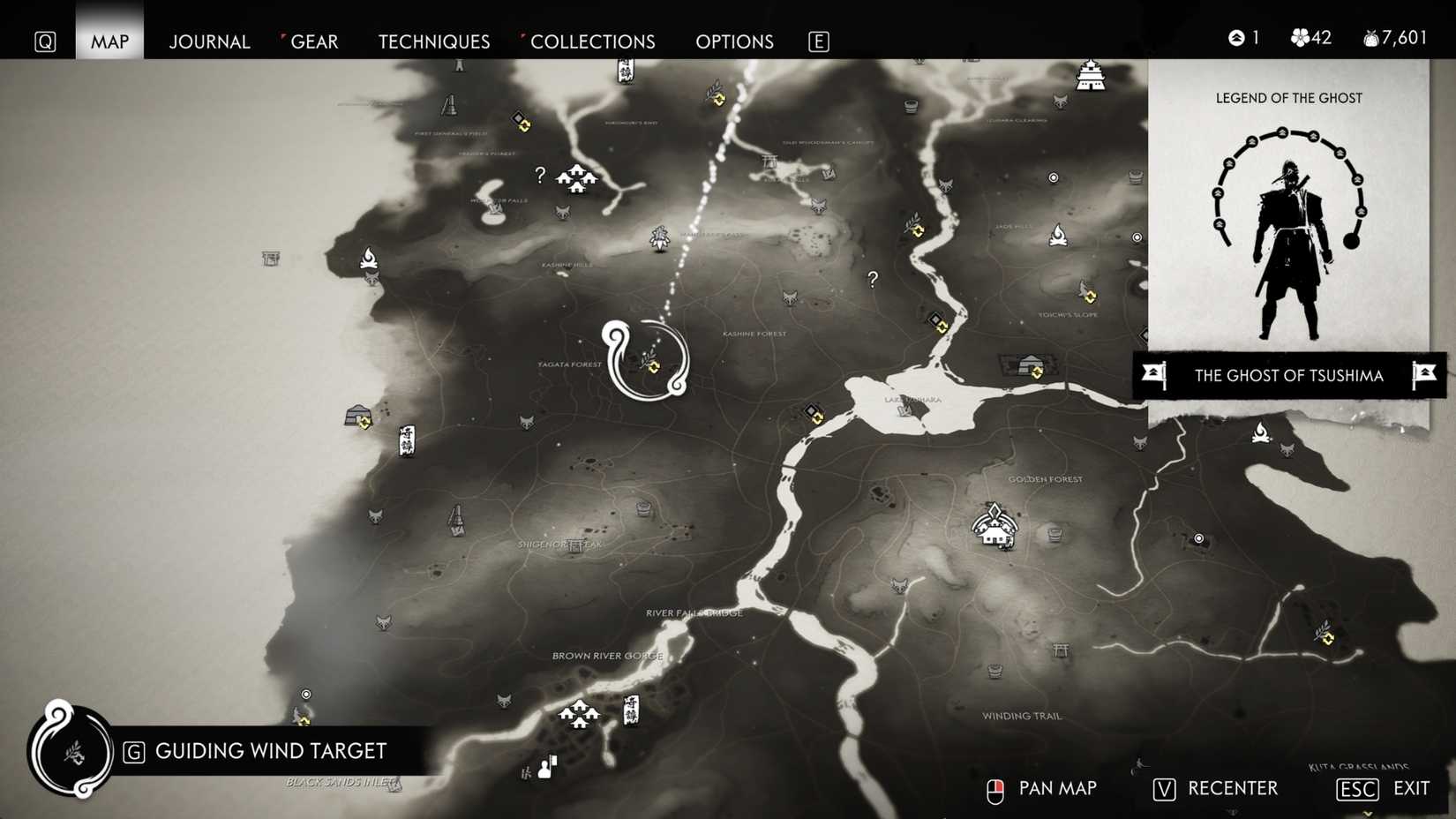Switch to the TECHNIQUES tab
The width and height of the screenshot is (1456, 819).
coord(433,41)
